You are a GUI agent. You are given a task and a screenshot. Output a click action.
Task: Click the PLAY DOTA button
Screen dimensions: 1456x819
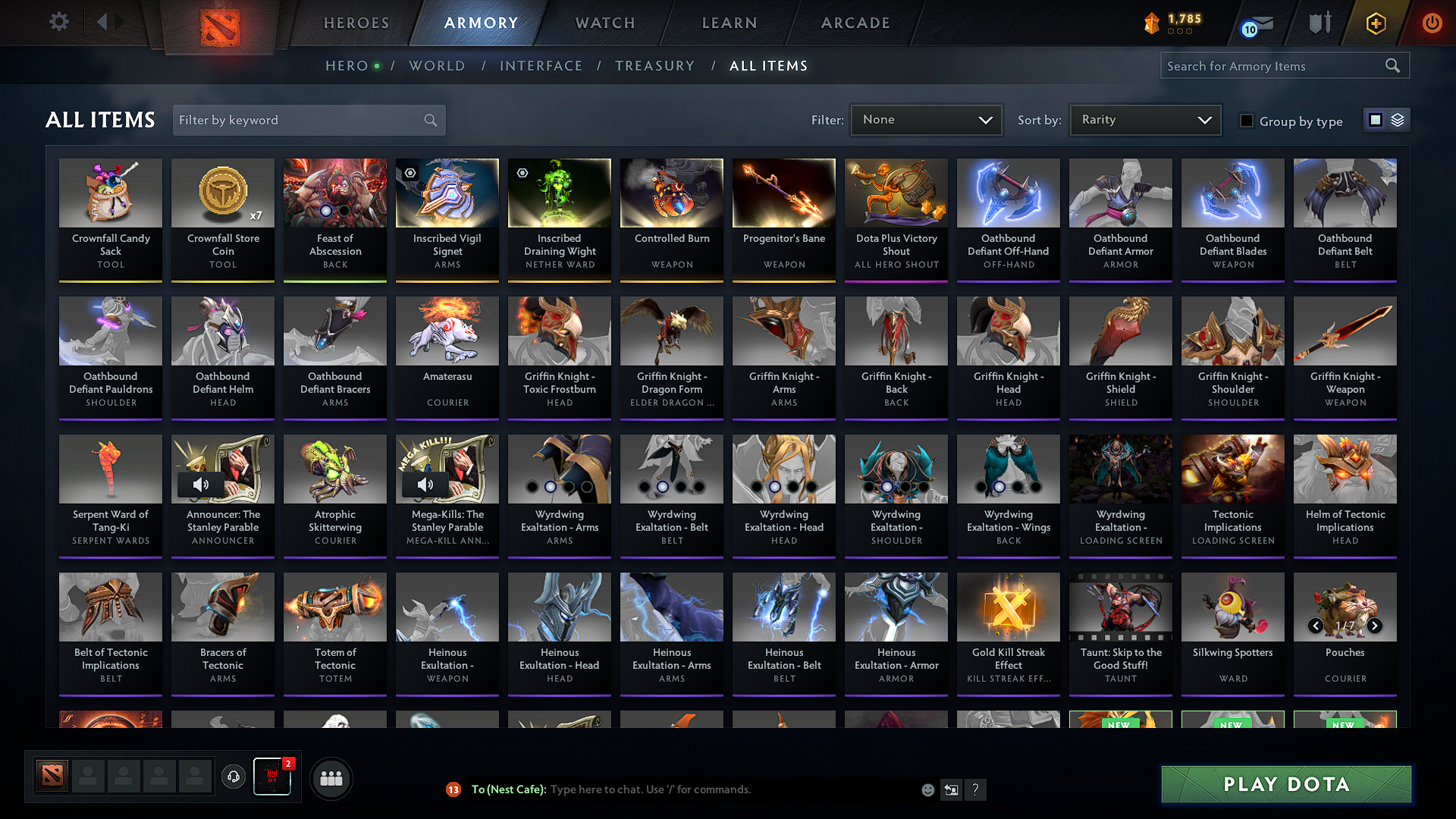[x=1285, y=784]
